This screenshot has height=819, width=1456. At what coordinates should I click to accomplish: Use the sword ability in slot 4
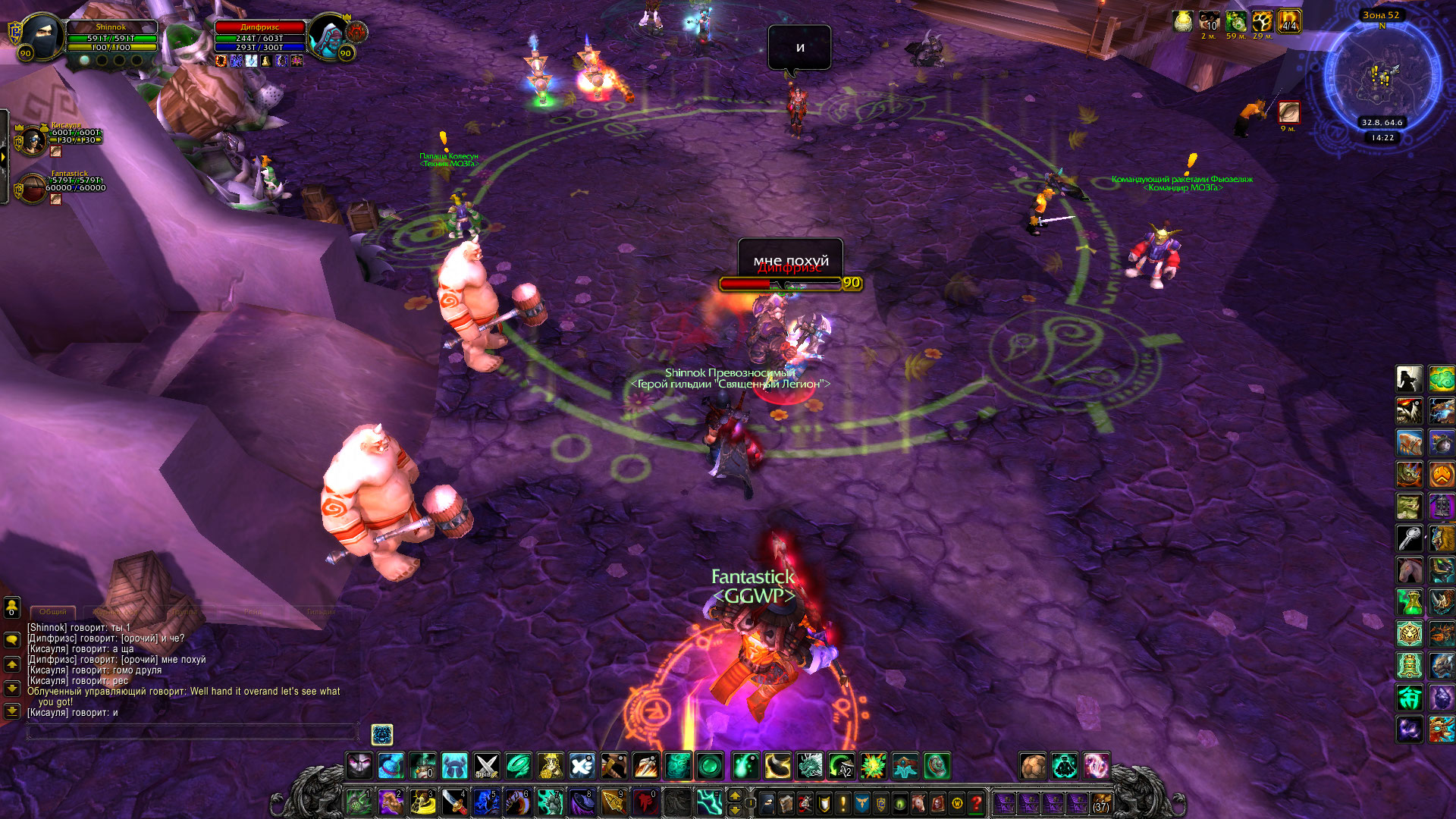pos(453,802)
